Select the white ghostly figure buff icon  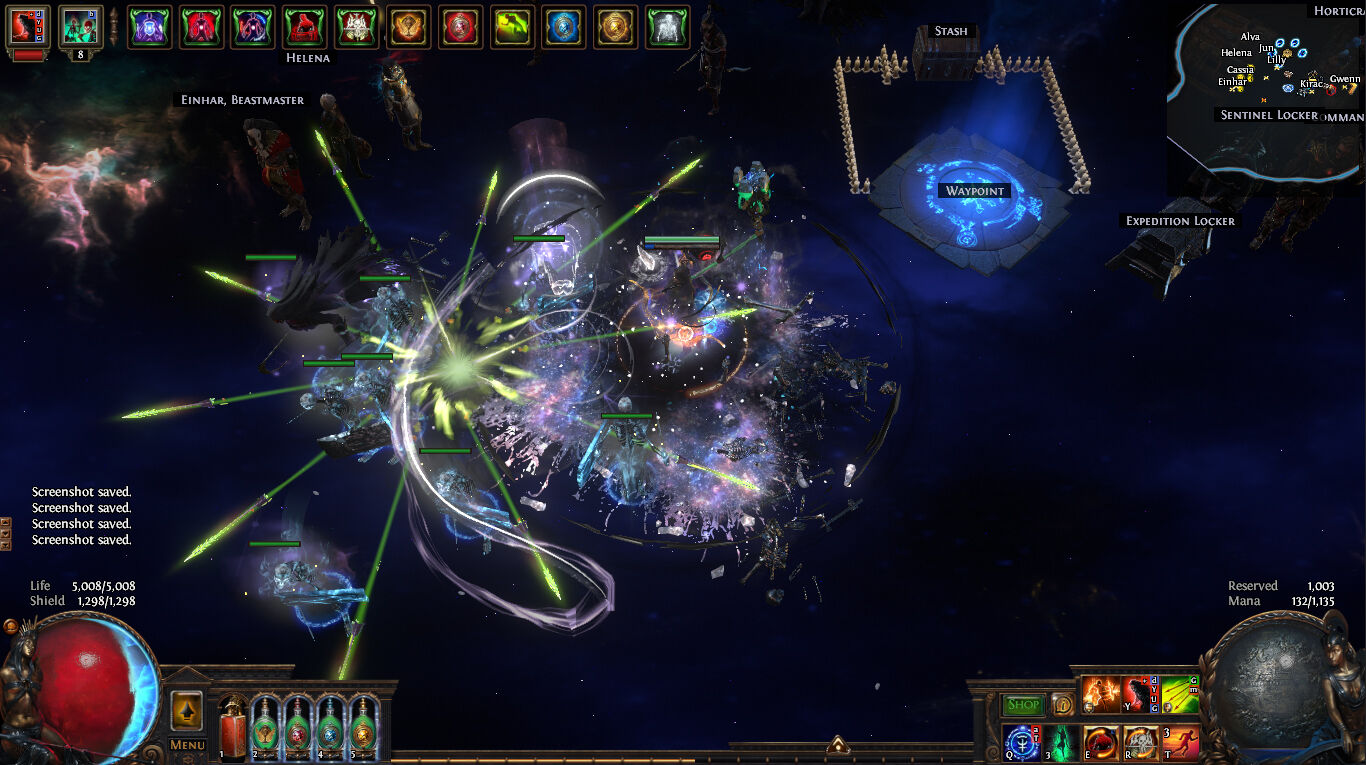[668, 27]
